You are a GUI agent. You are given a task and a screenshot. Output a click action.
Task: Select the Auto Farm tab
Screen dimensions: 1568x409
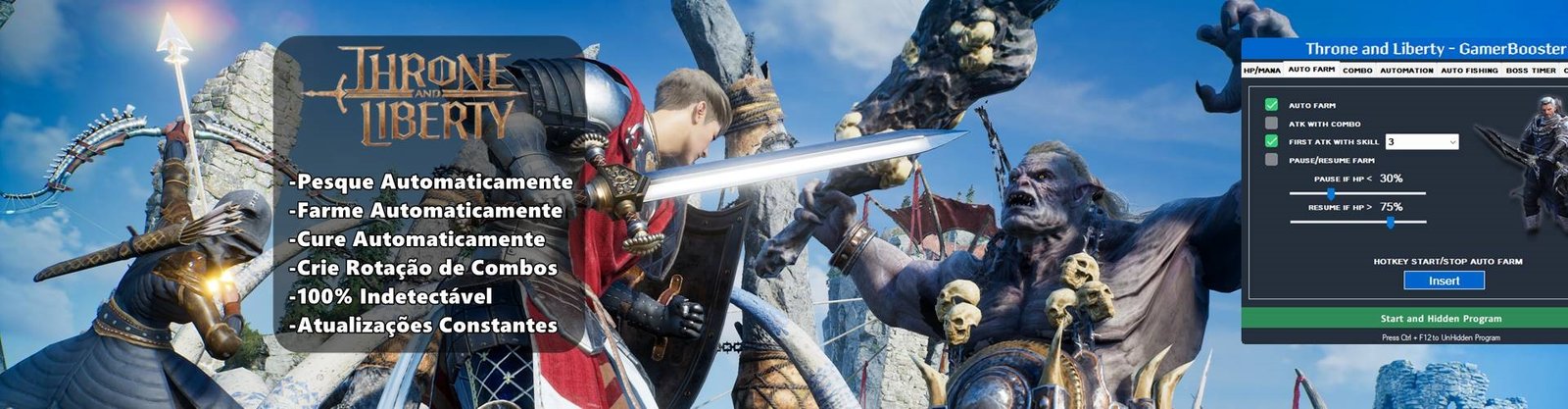[1311, 71]
